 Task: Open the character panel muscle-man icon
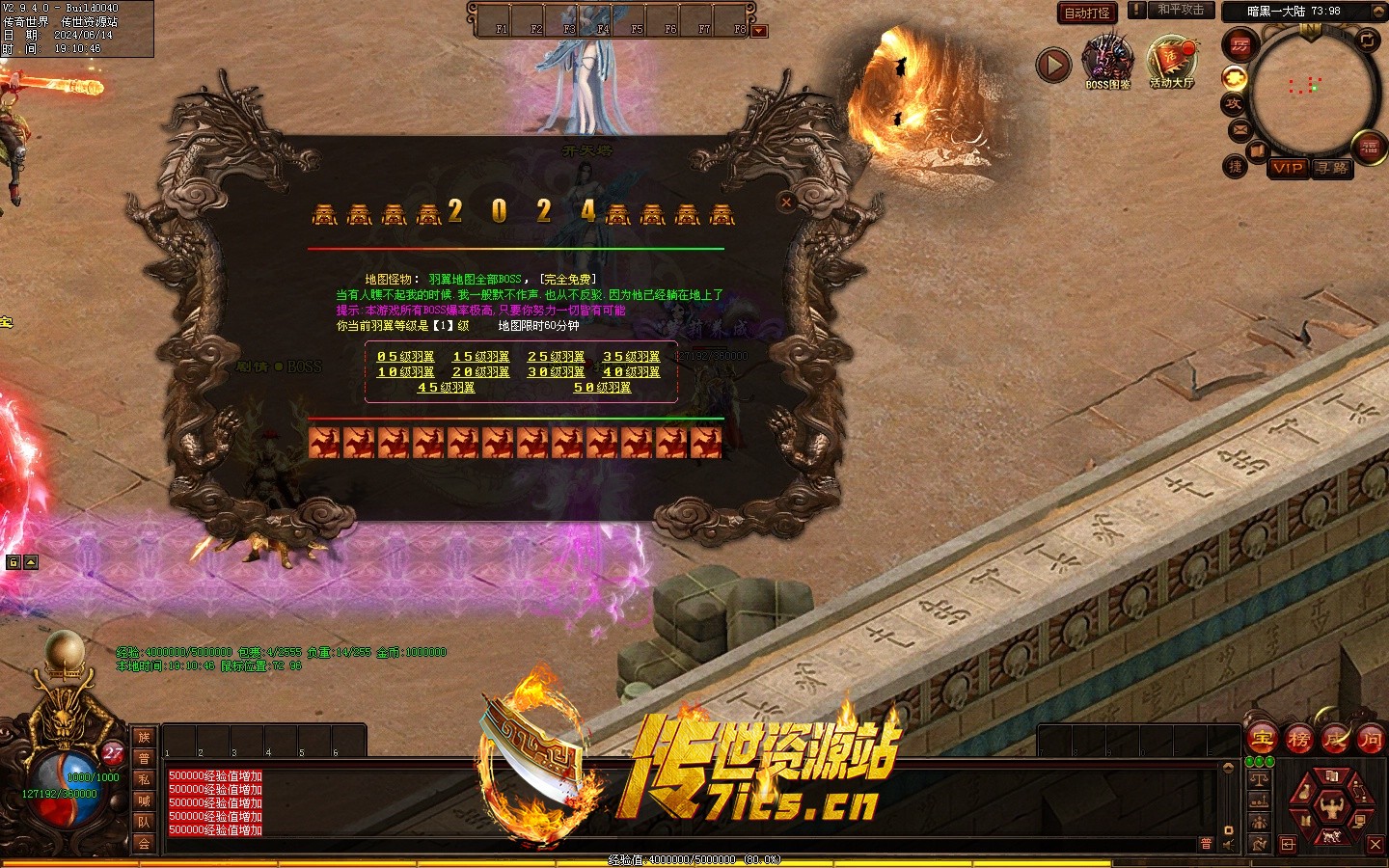pyautogui.click(x=1332, y=804)
